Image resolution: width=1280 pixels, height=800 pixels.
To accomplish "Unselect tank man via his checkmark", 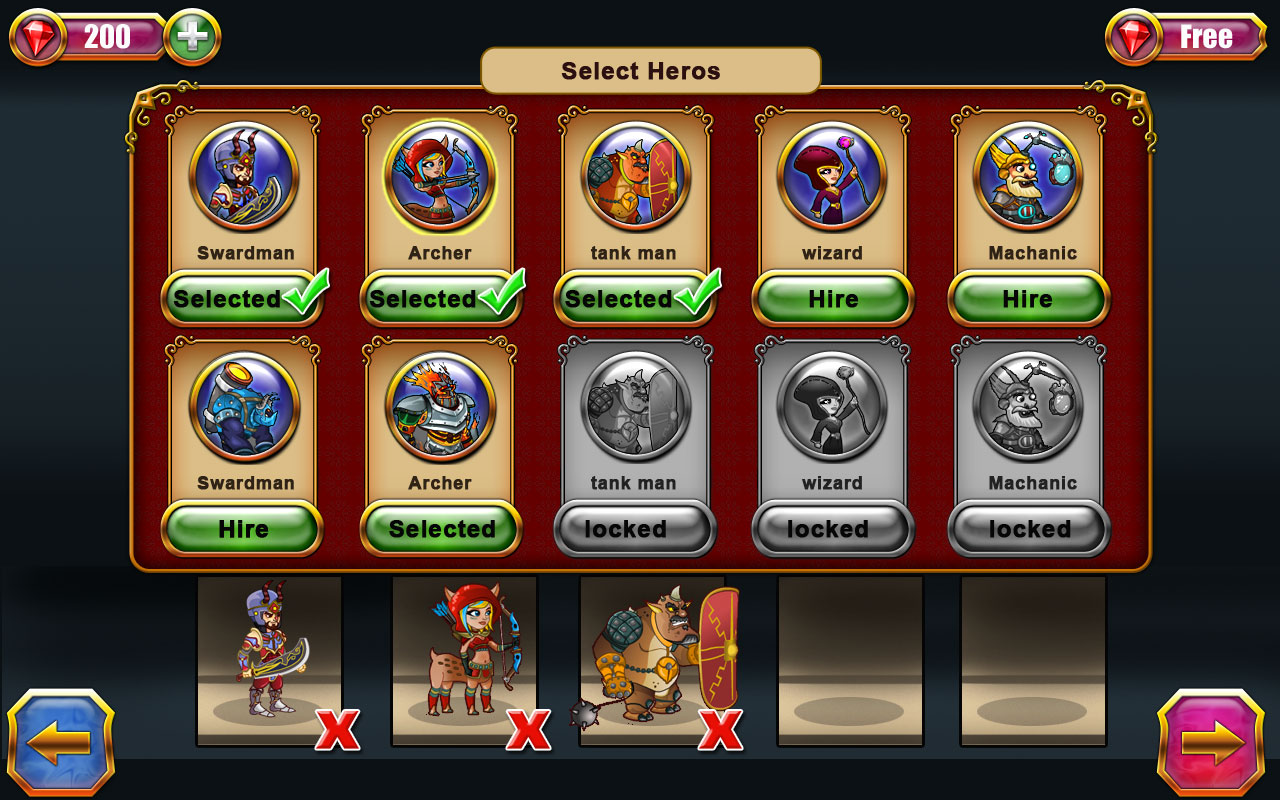I will (634, 298).
